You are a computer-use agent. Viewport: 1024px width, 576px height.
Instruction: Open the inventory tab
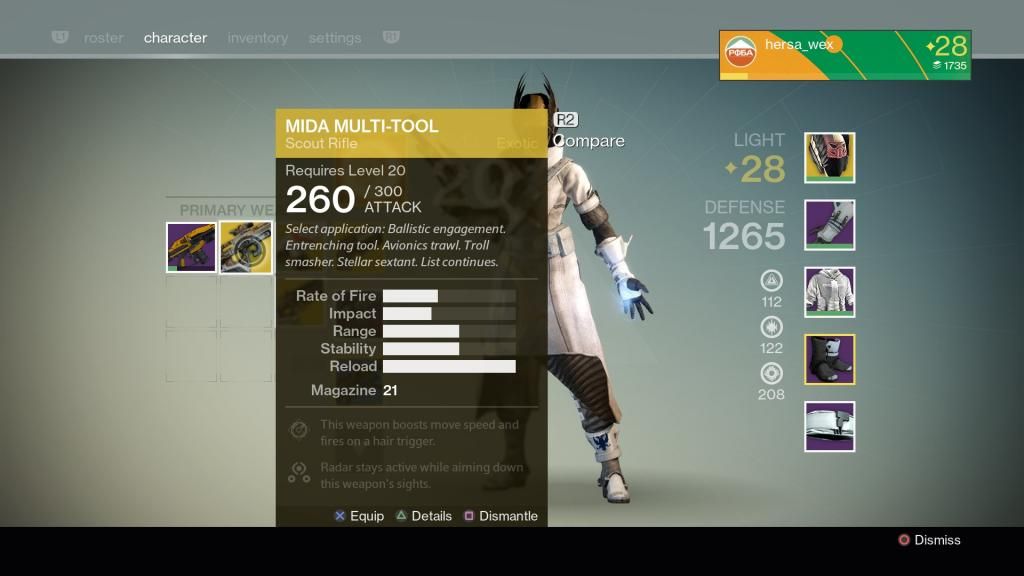coord(257,38)
